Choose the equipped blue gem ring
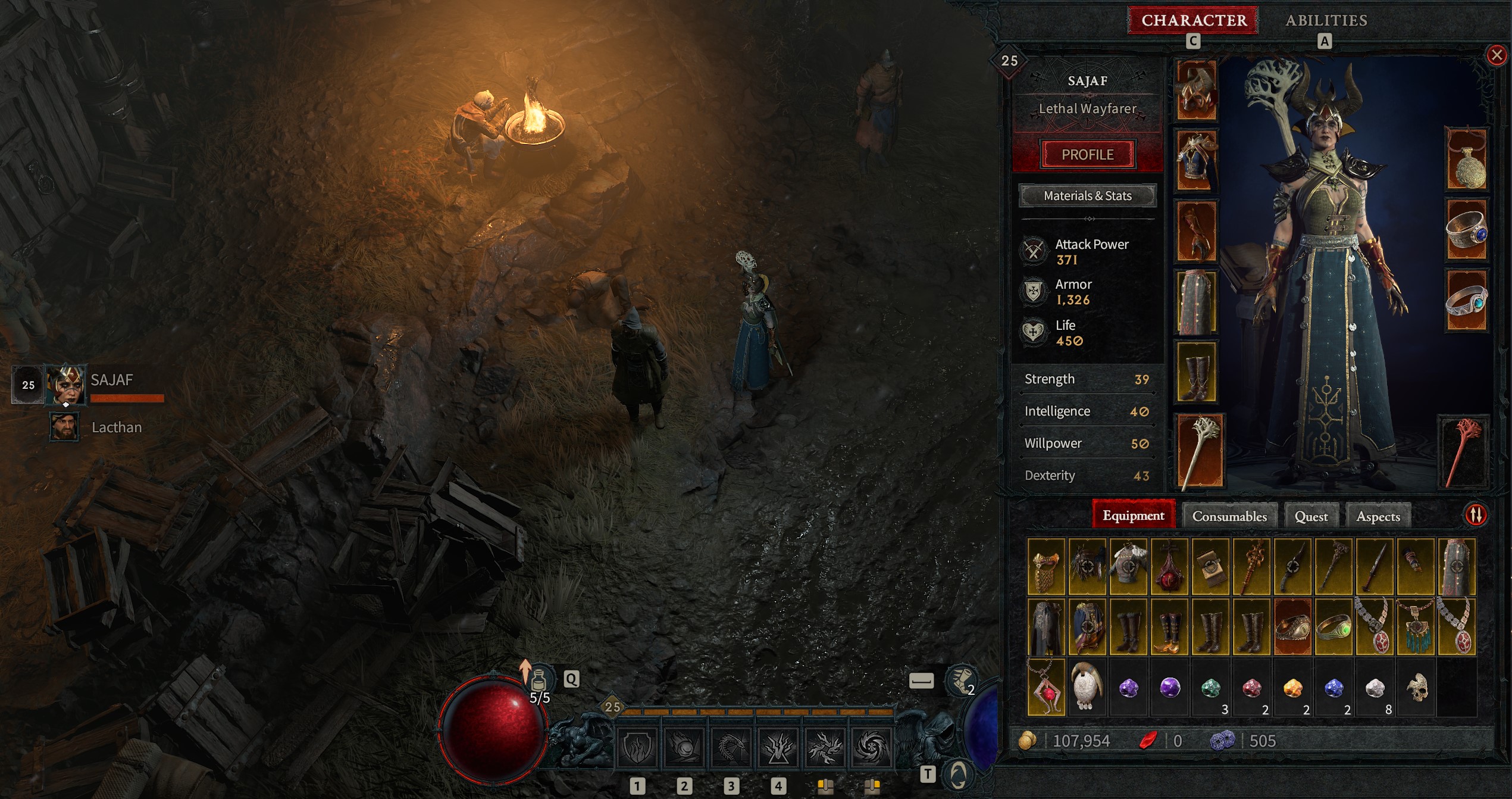This screenshot has width=1512, height=799. tap(1466, 231)
